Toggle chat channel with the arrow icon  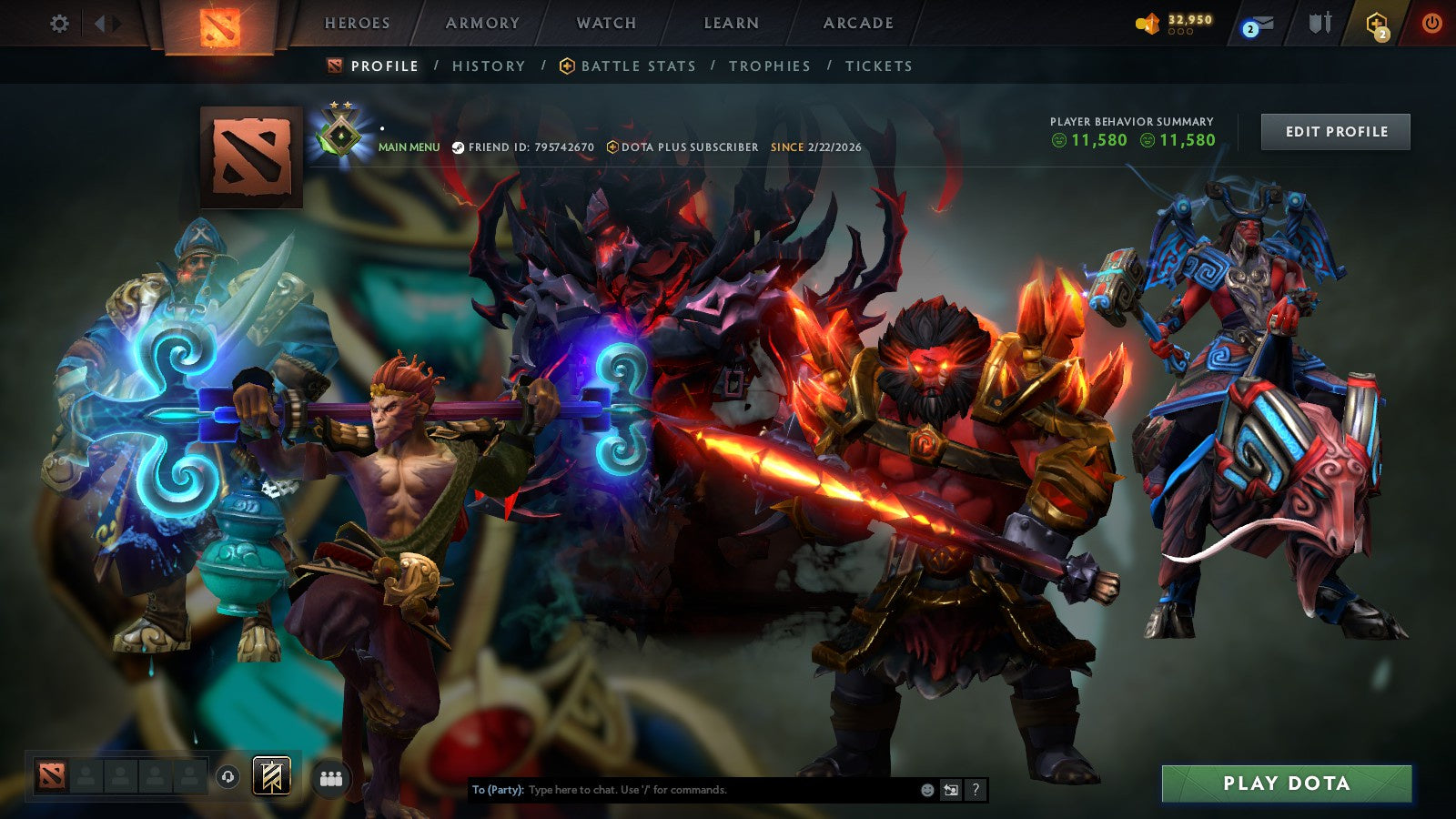951,790
